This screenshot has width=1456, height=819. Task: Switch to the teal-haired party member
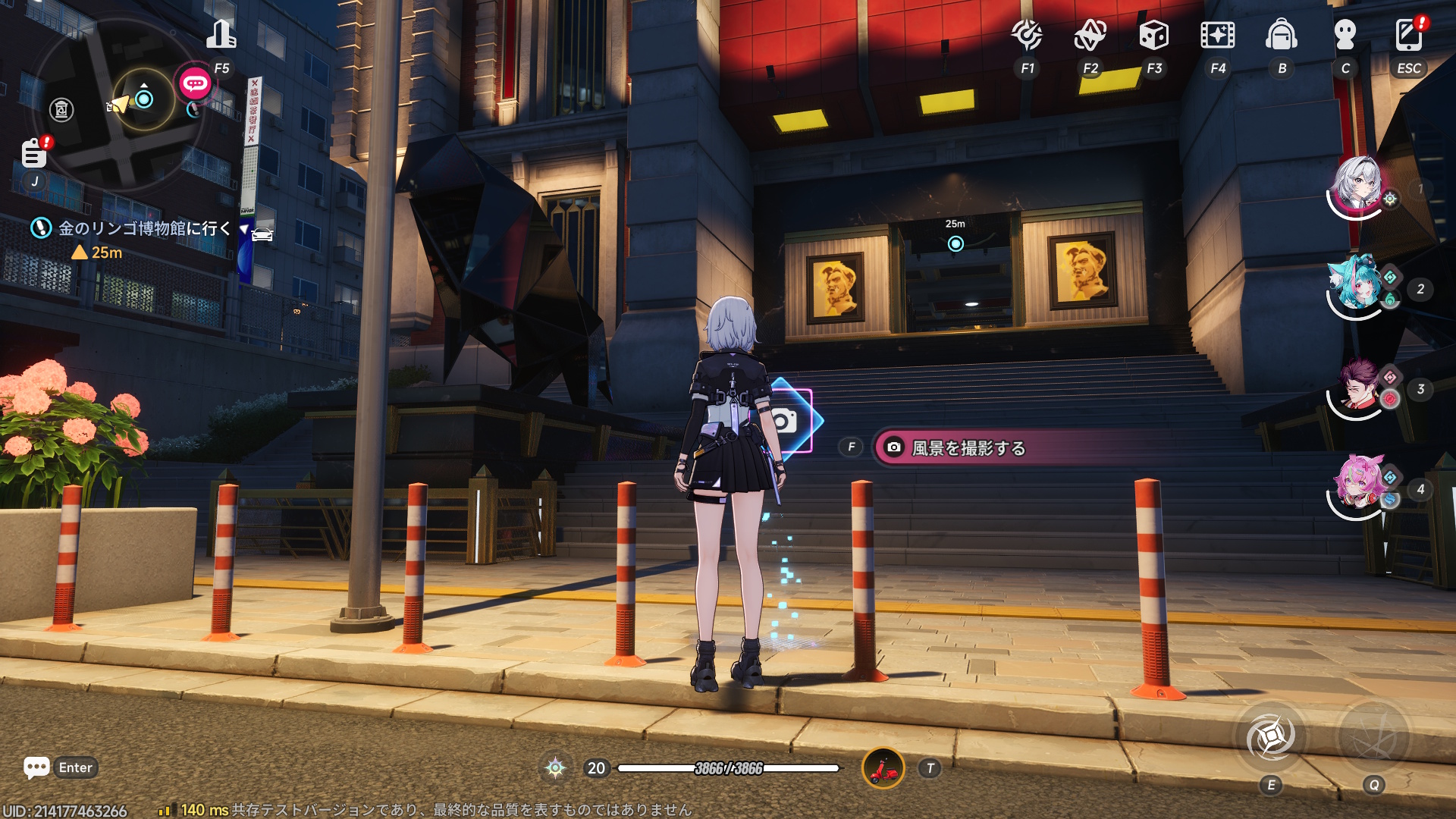(1357, 284)
